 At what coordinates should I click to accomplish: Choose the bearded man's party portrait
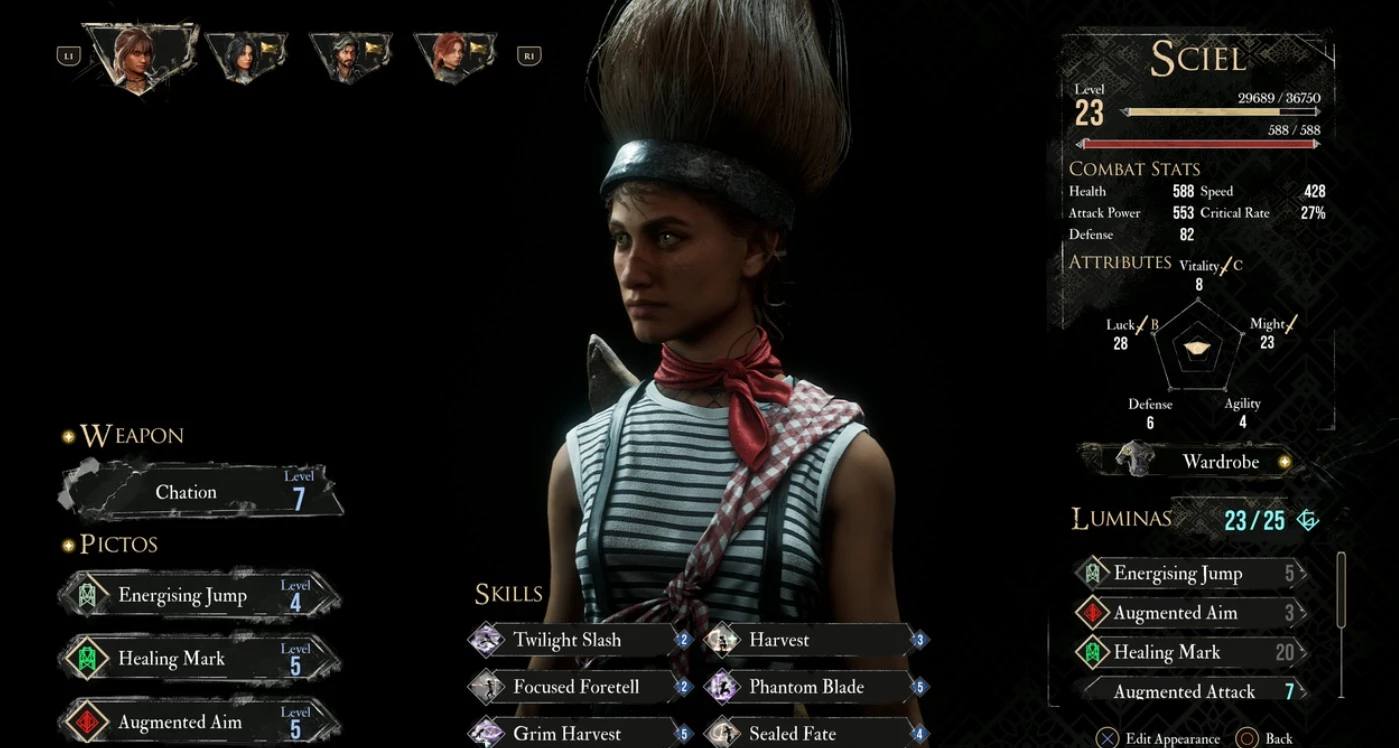(x=349, y=55)
